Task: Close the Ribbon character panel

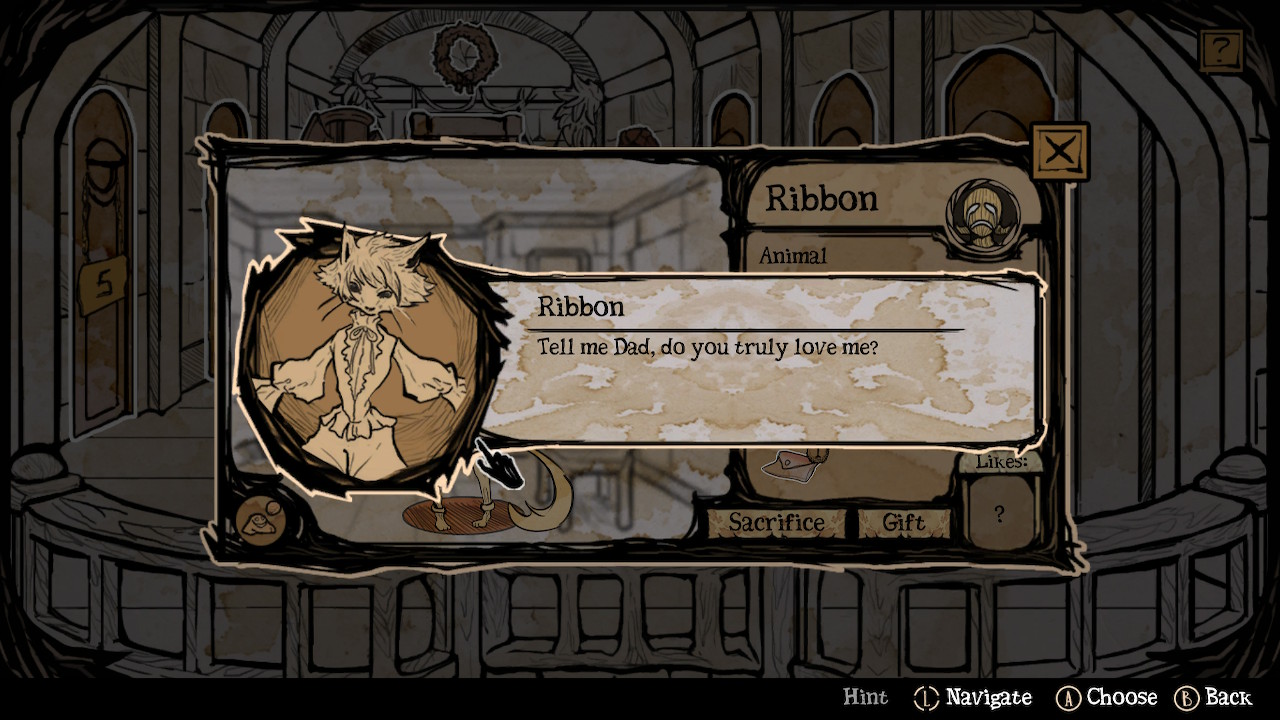Action: 1059,152
